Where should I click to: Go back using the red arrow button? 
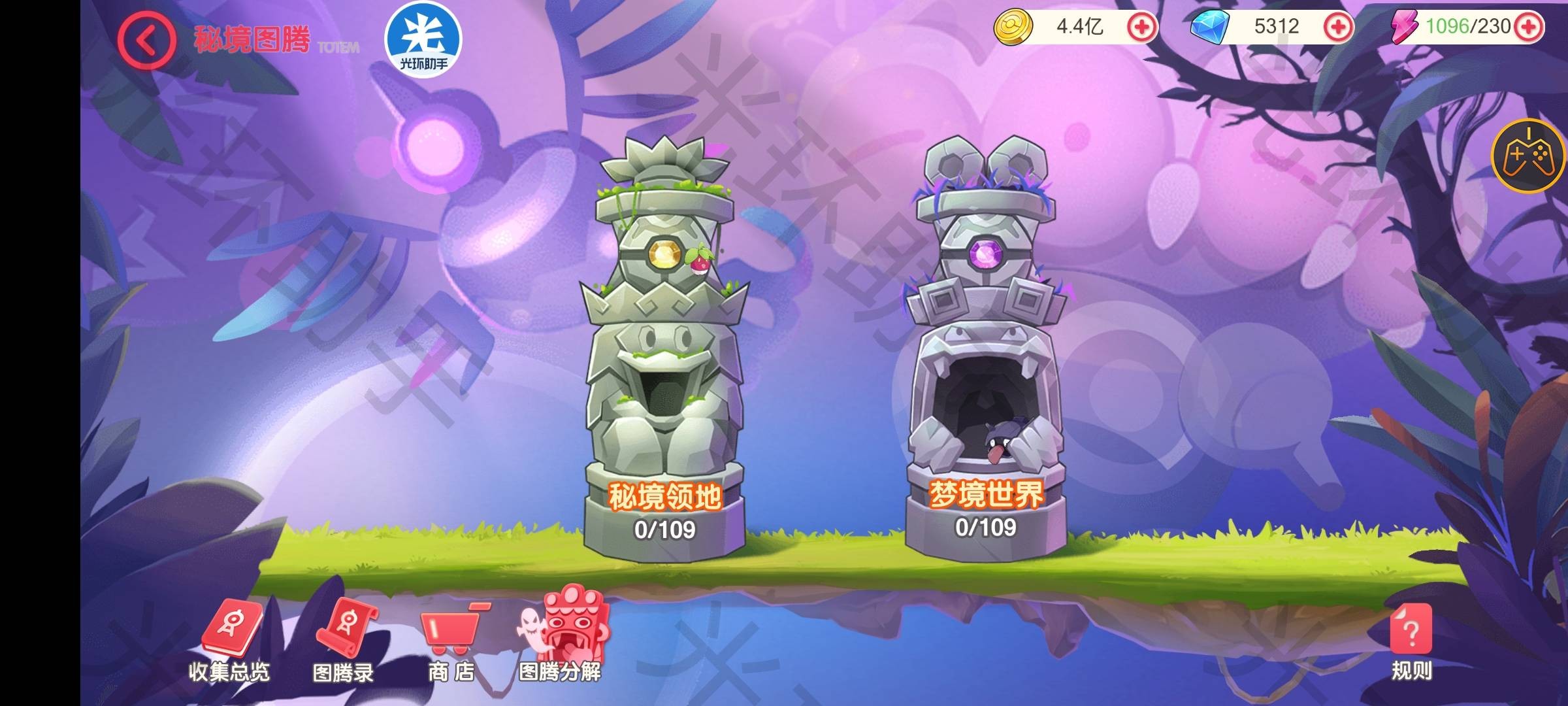[146, 41]
